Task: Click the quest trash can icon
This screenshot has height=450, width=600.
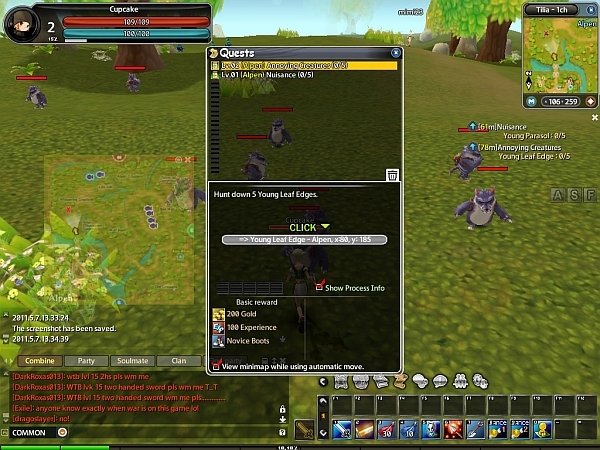Action: [x=393, y=176]
